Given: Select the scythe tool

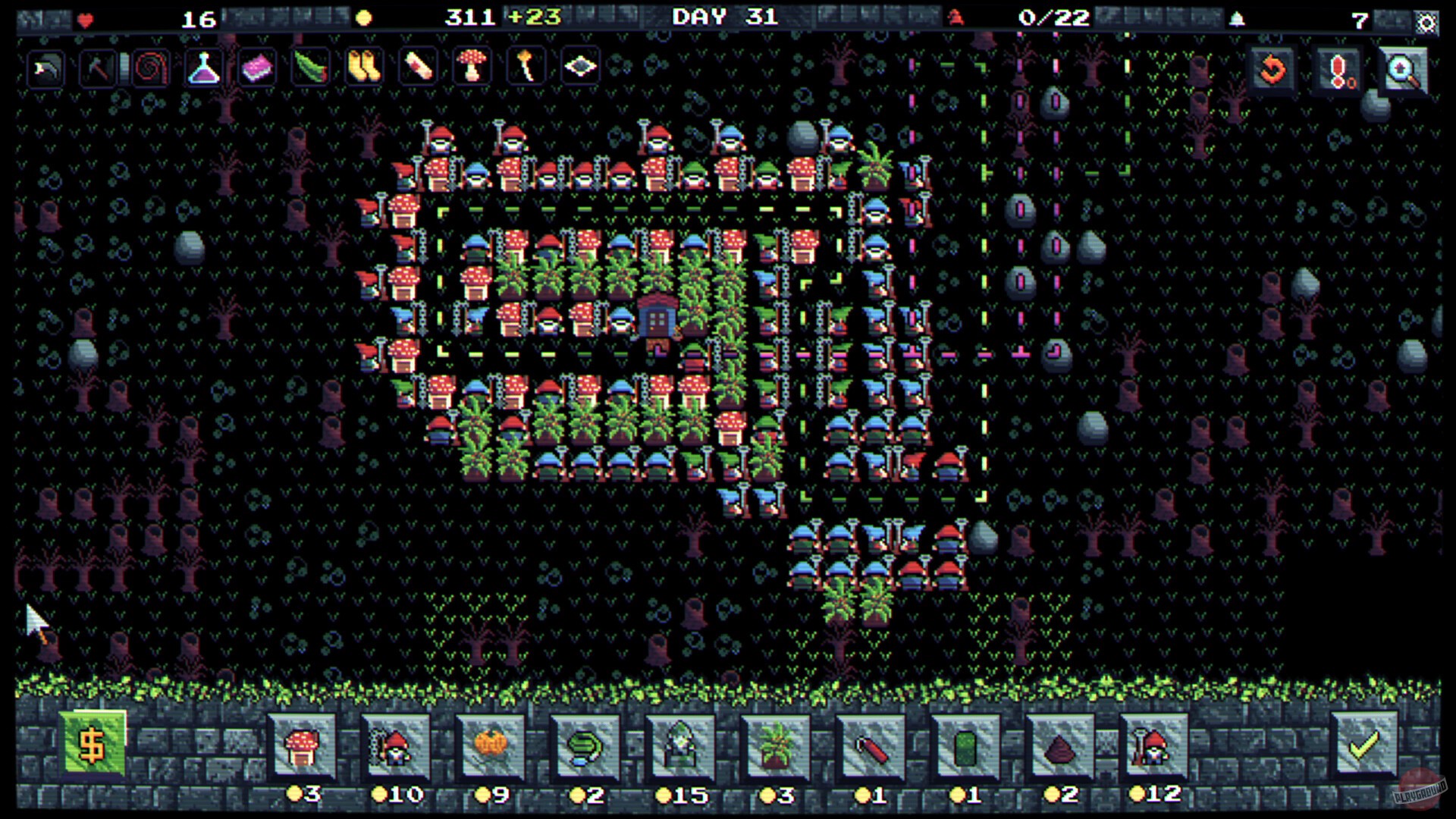Looking at the screenshot, I should click(45, 67).
